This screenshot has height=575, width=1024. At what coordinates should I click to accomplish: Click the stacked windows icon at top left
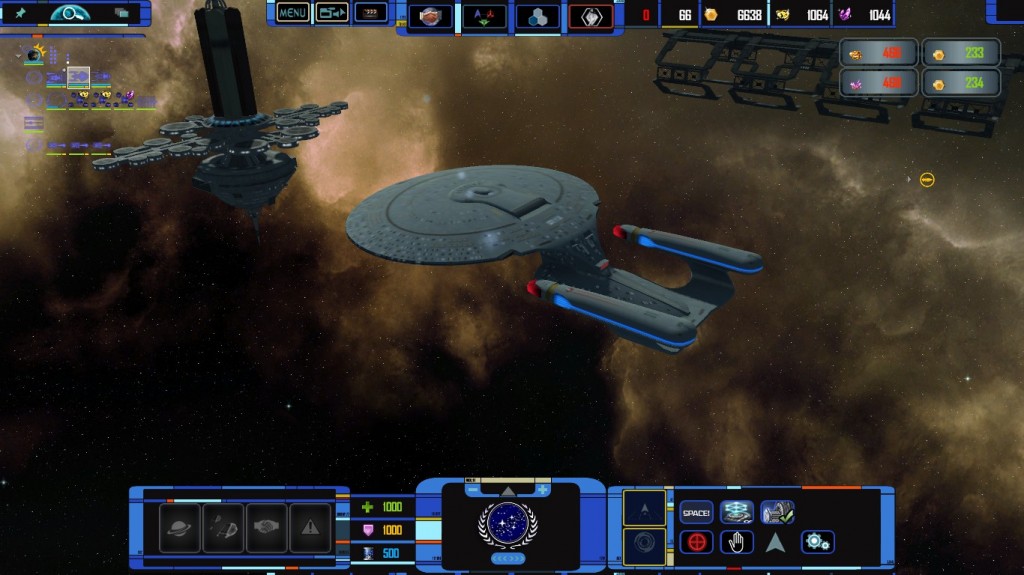pos(122,13)
